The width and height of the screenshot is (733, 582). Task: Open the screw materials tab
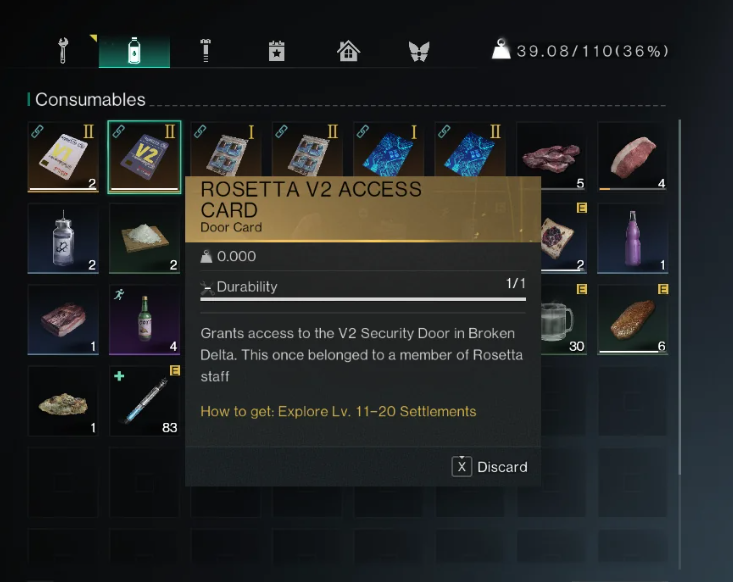pos(205,51)
